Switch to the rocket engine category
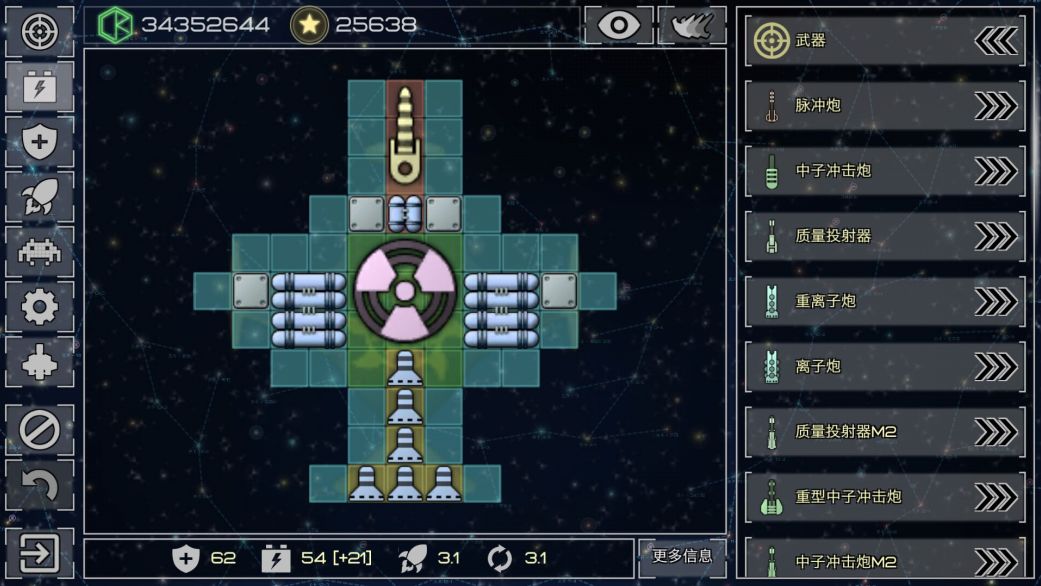This screenshot has height=586, width=1041. point(40,197)
